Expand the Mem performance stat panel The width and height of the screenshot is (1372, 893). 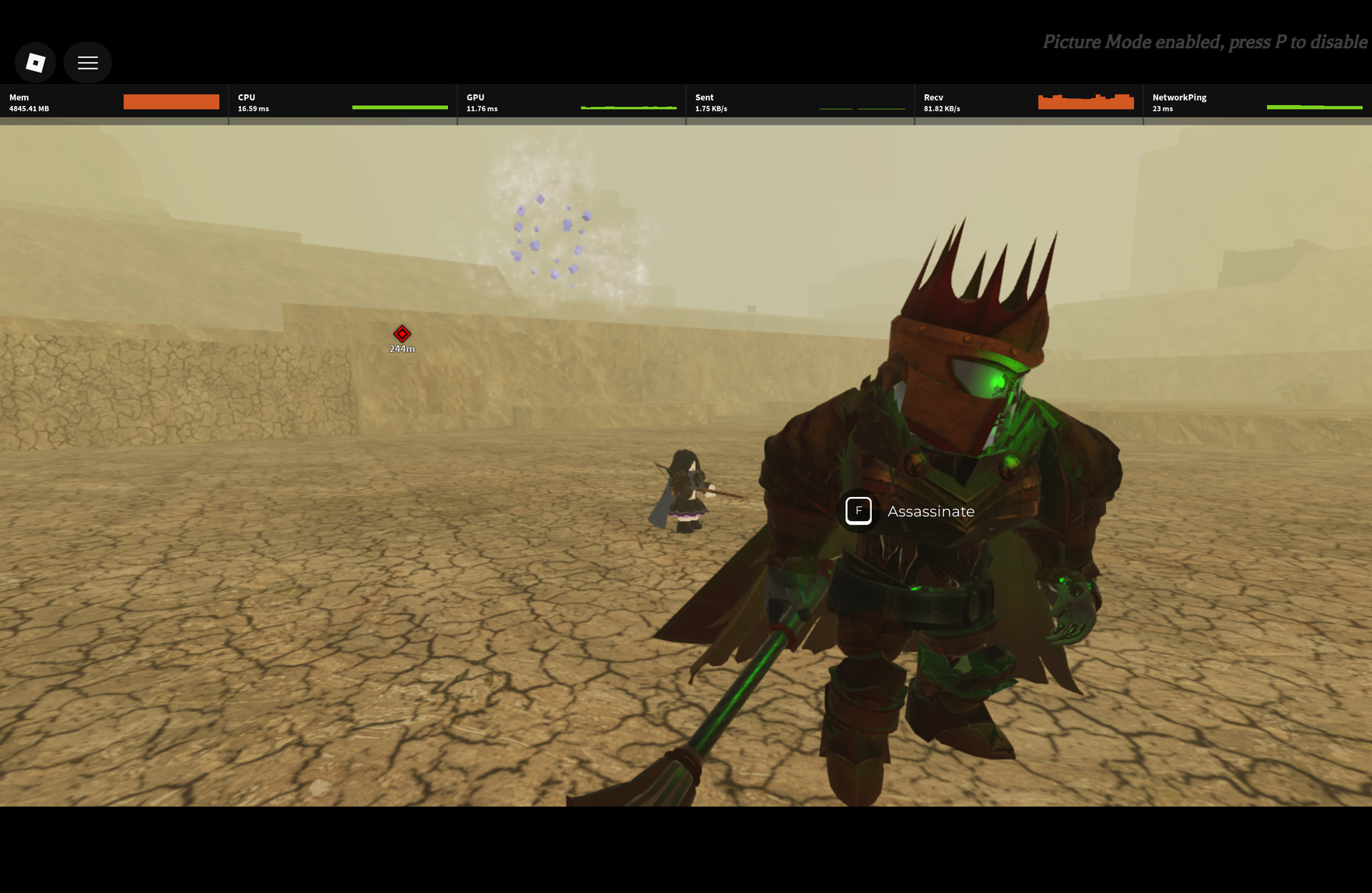(114, 102)
